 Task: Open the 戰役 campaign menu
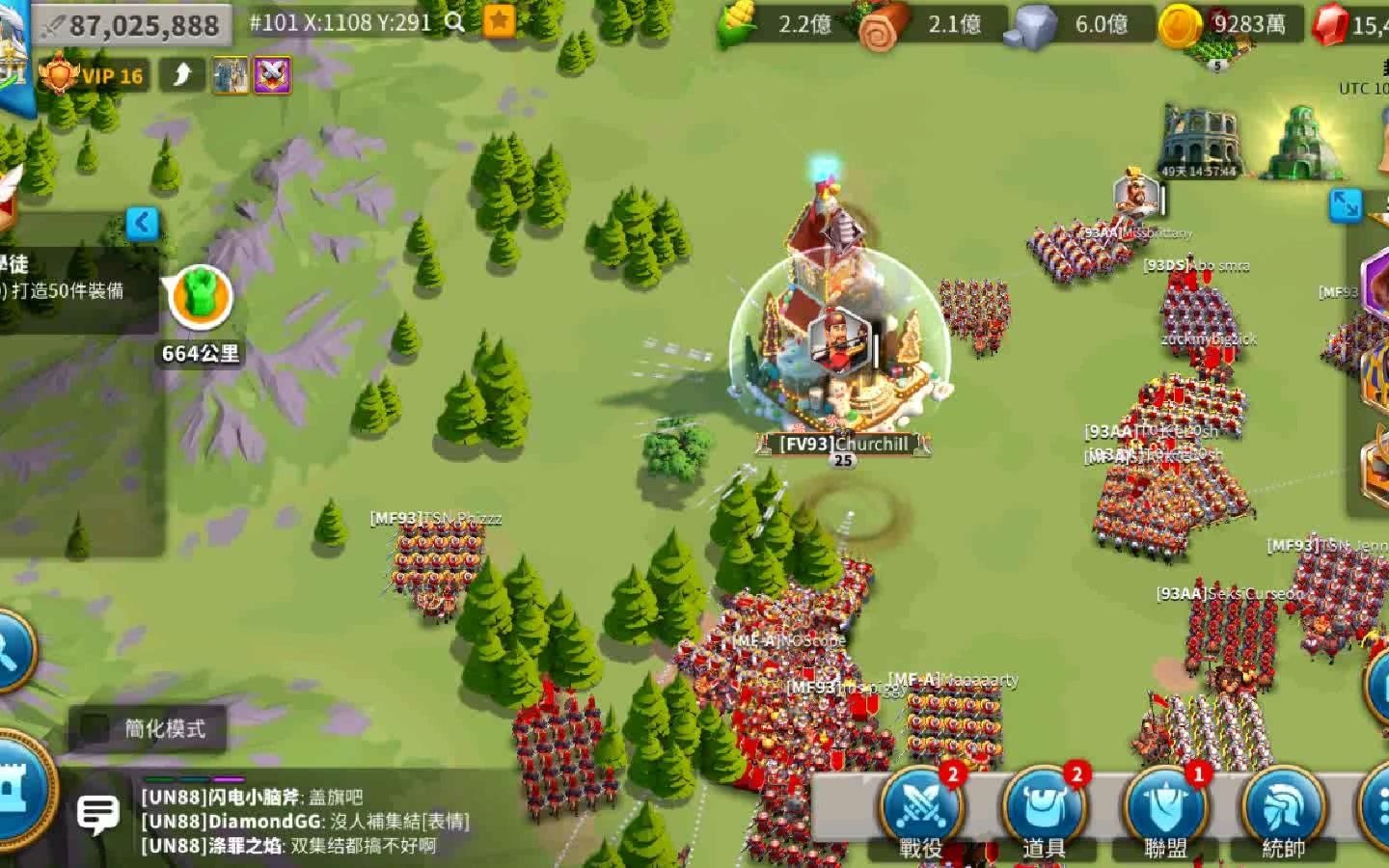click(919, 808)
